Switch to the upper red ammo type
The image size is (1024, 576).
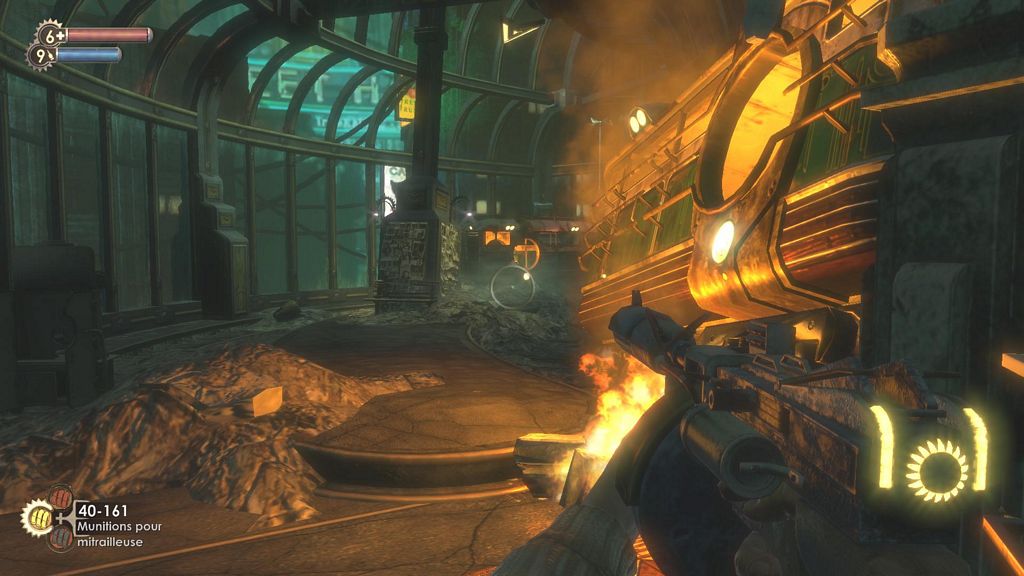61,499
